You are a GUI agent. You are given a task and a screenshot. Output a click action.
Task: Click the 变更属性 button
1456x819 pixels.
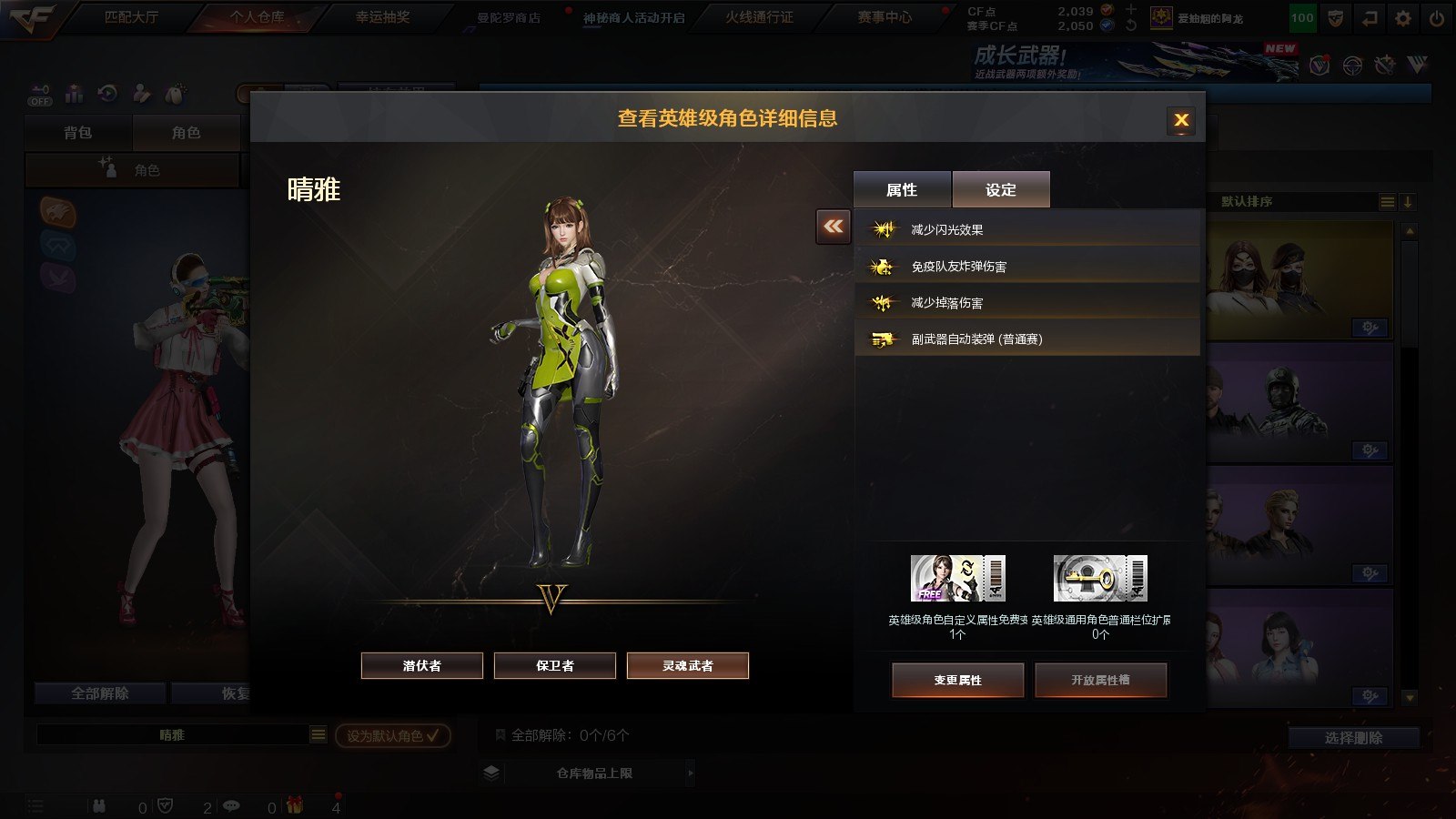click(x=958, y=680)
